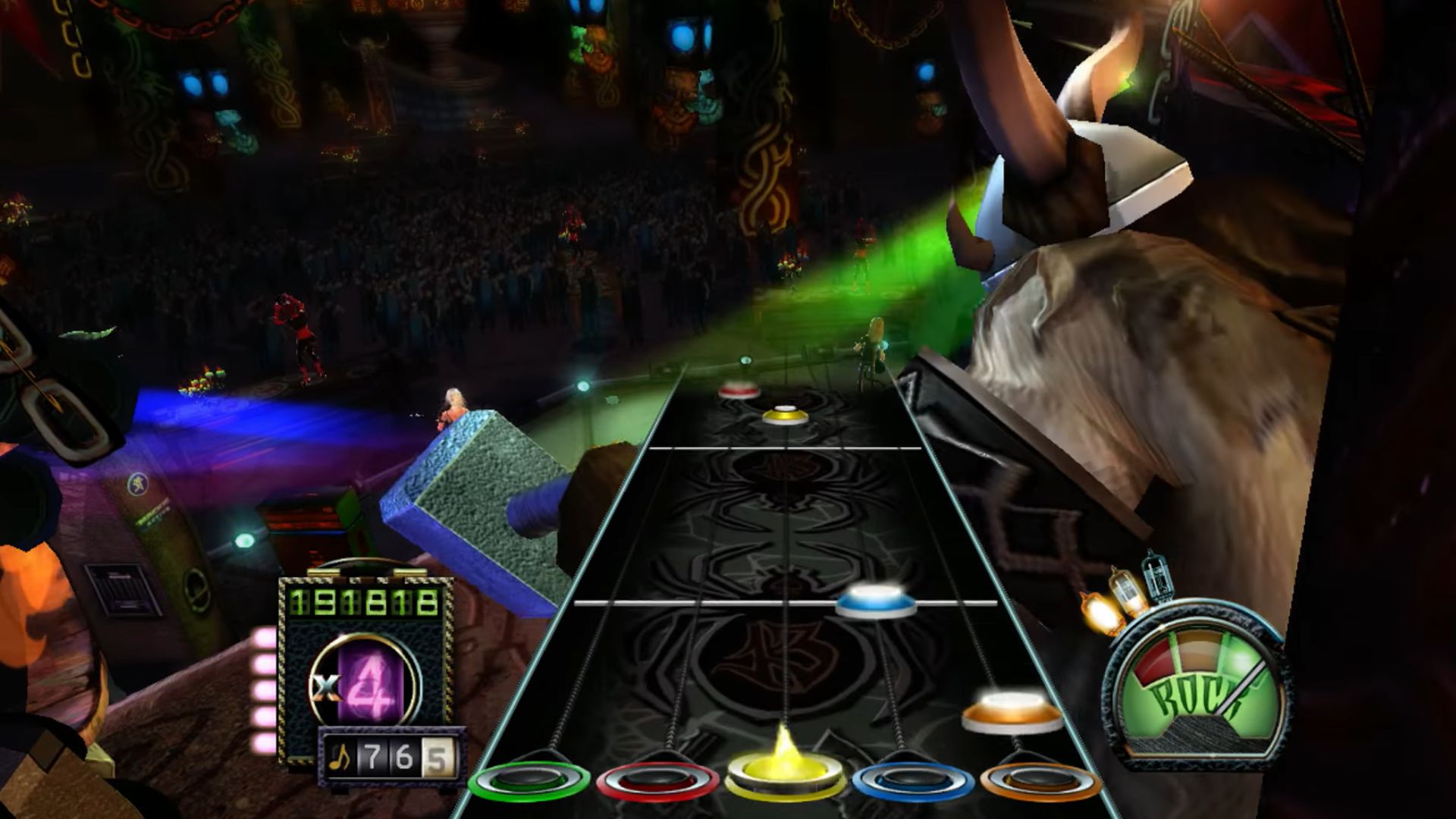Tap the orange fret button

click(1040, 780)
